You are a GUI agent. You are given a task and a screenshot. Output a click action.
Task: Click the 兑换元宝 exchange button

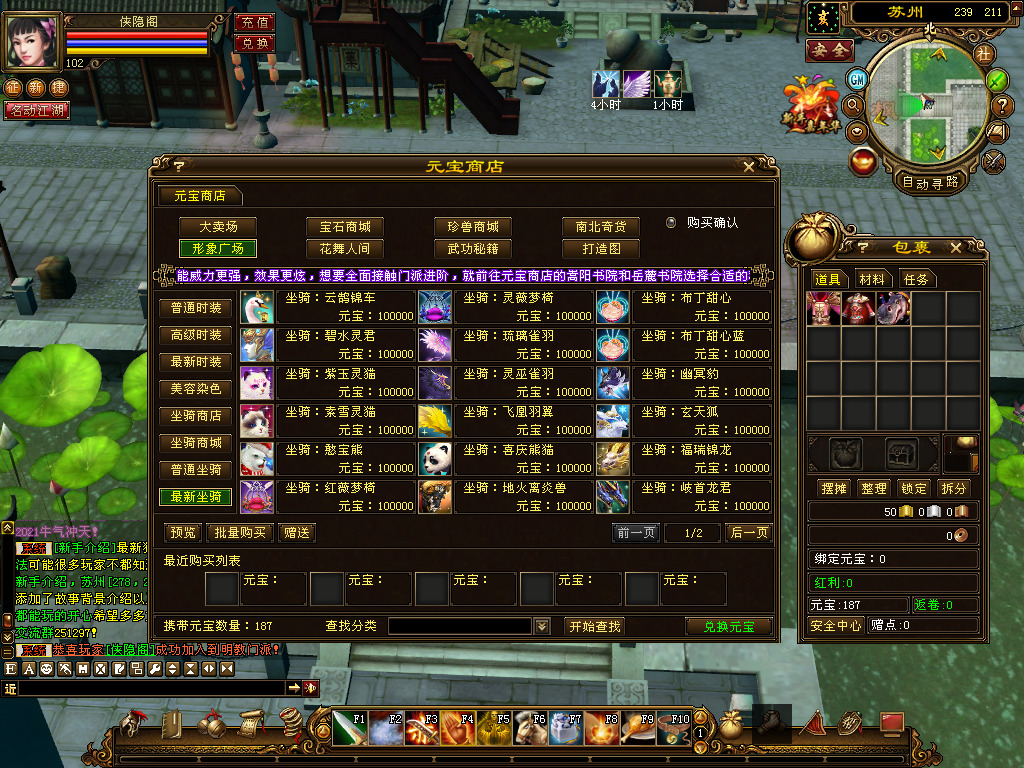click(x=729, y=626)
